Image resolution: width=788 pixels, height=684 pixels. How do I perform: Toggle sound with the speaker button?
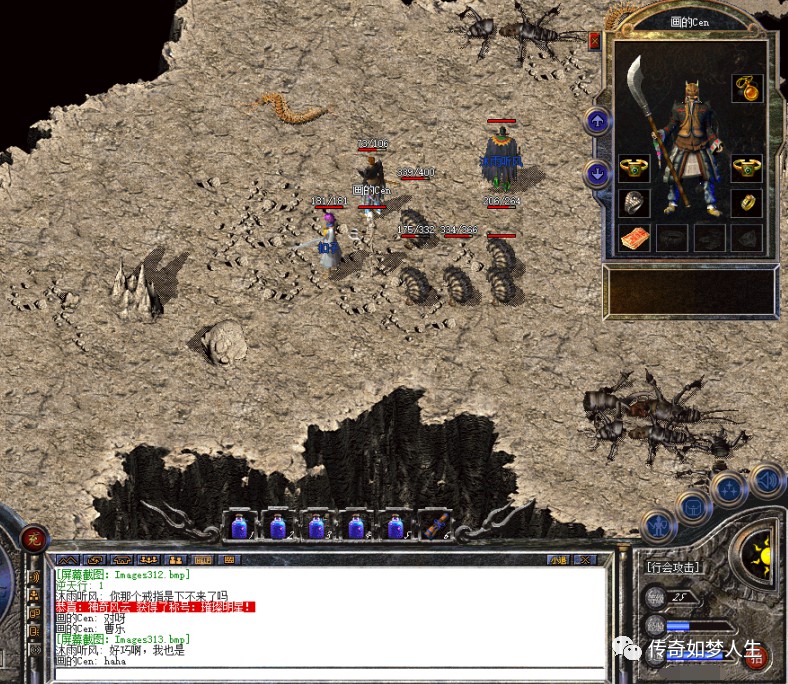766,480
